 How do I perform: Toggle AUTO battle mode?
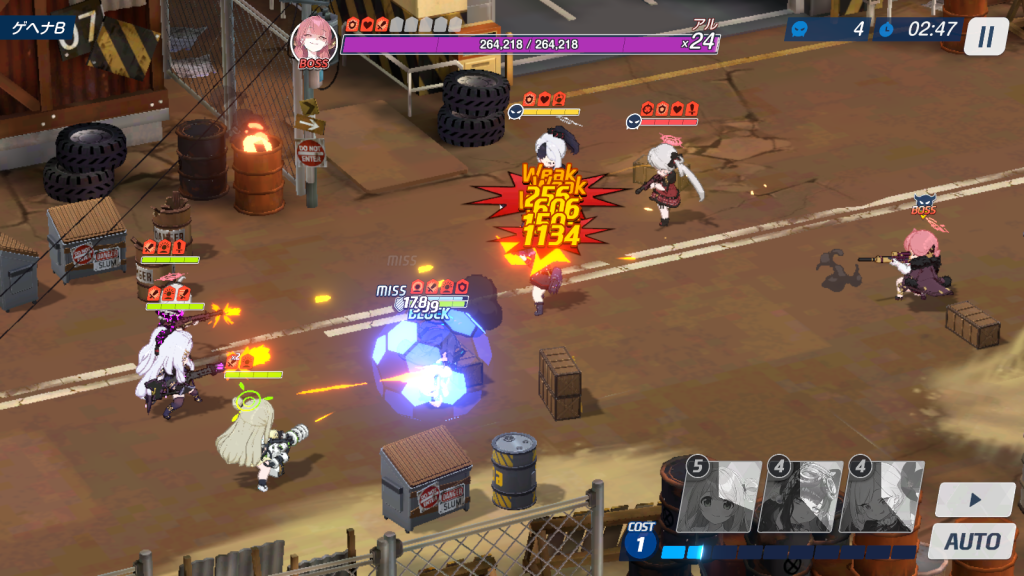pyautogui.click(x=972, y=541)
